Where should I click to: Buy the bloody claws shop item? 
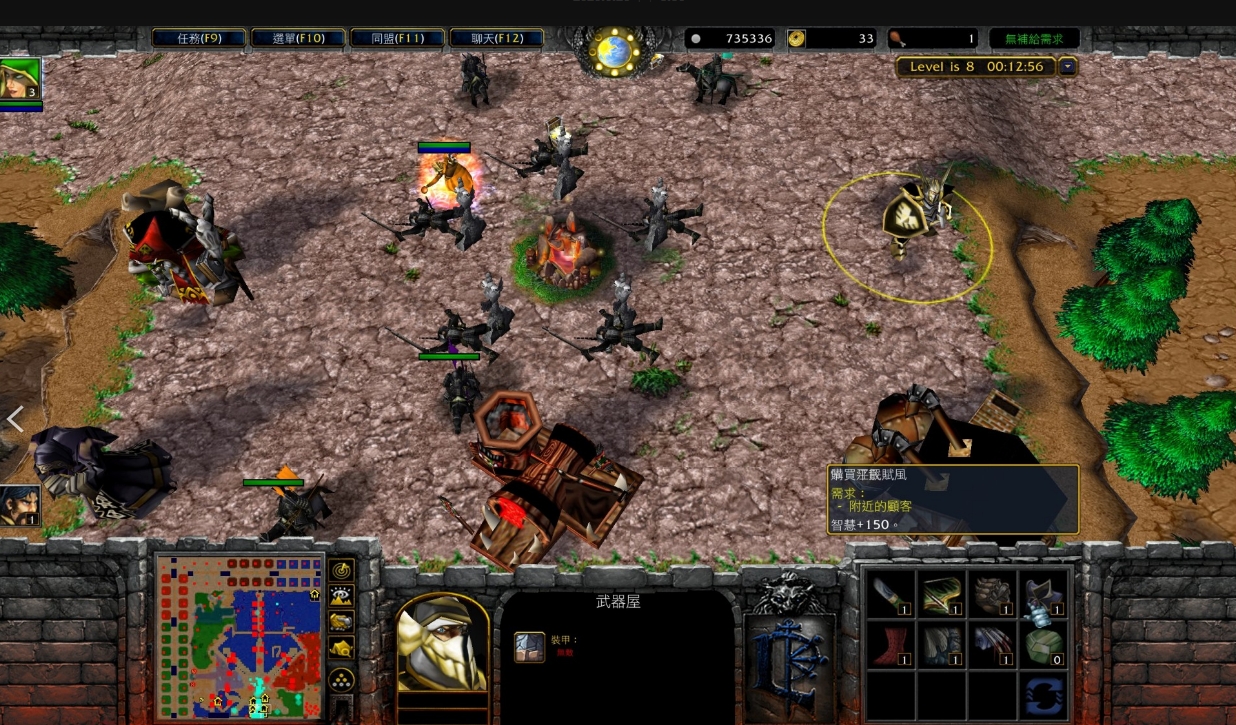click(992, 645)
